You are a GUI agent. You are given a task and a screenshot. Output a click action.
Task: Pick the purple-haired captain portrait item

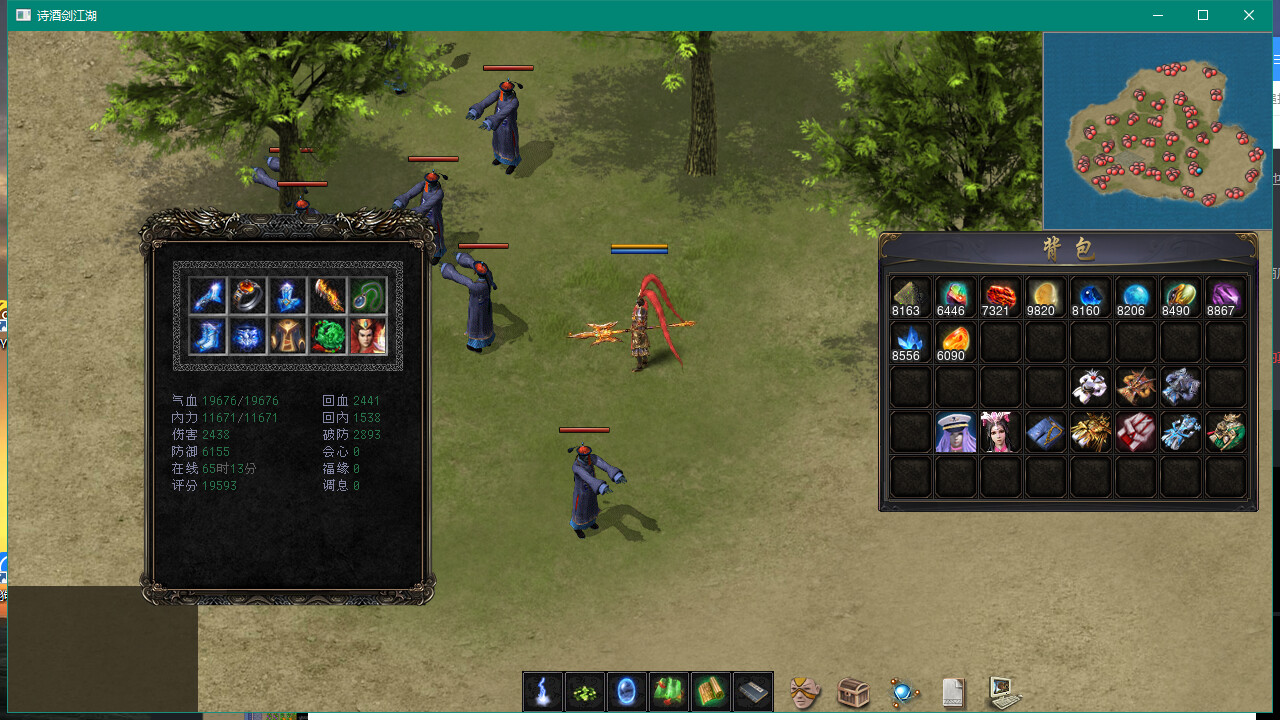coord(955,432)
